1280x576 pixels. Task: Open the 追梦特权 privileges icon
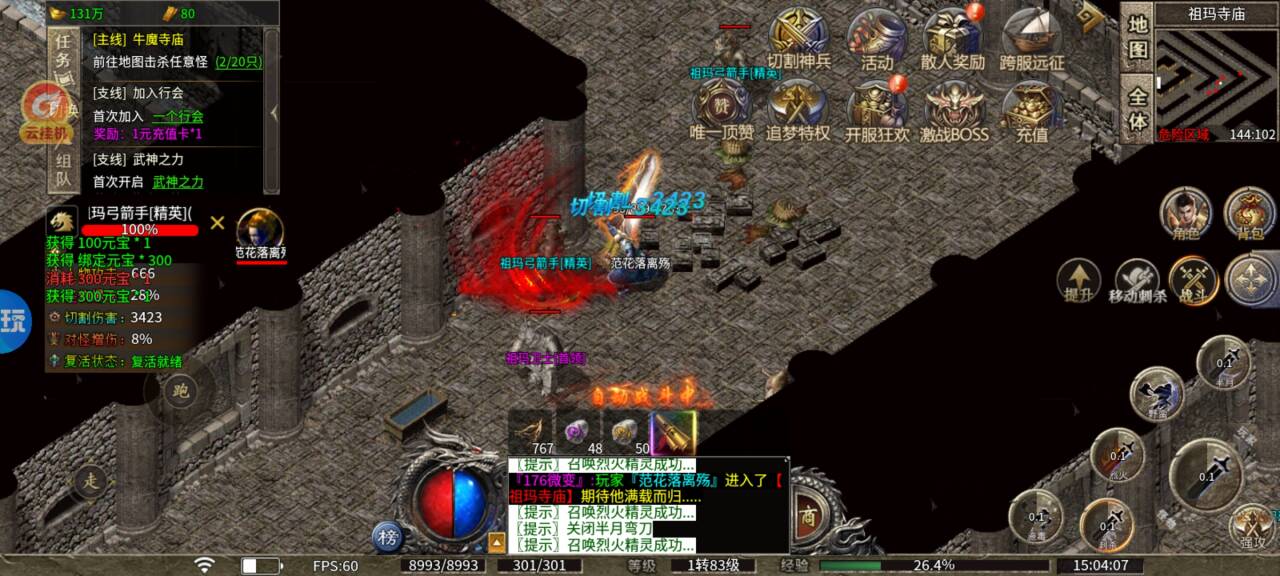(x=799, y=109)
